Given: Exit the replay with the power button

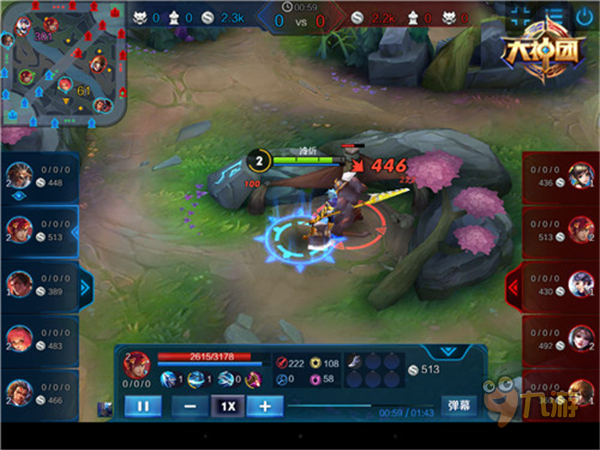Looking at the screenshot, I should (584, 17).
